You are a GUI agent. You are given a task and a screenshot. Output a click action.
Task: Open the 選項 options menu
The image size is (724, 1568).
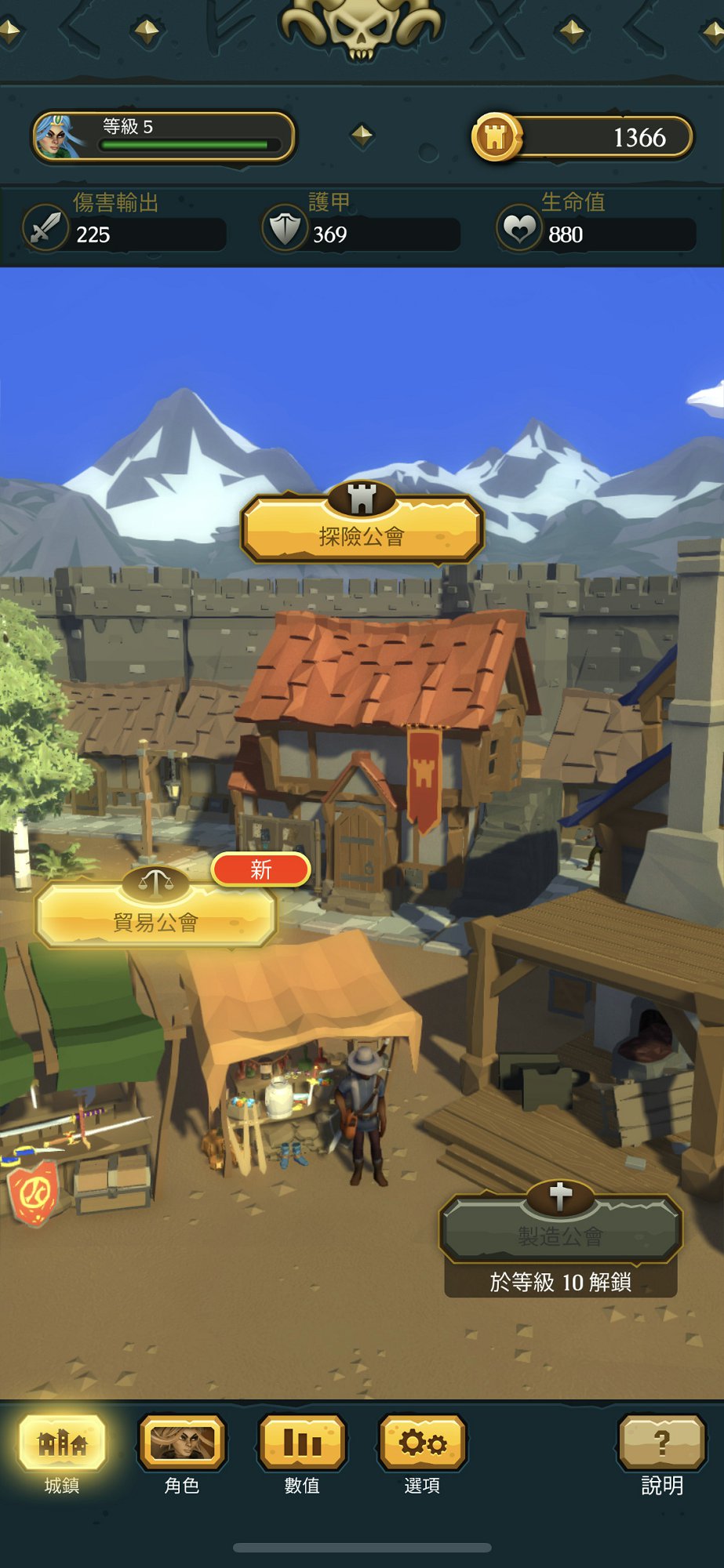point(422,1443)
